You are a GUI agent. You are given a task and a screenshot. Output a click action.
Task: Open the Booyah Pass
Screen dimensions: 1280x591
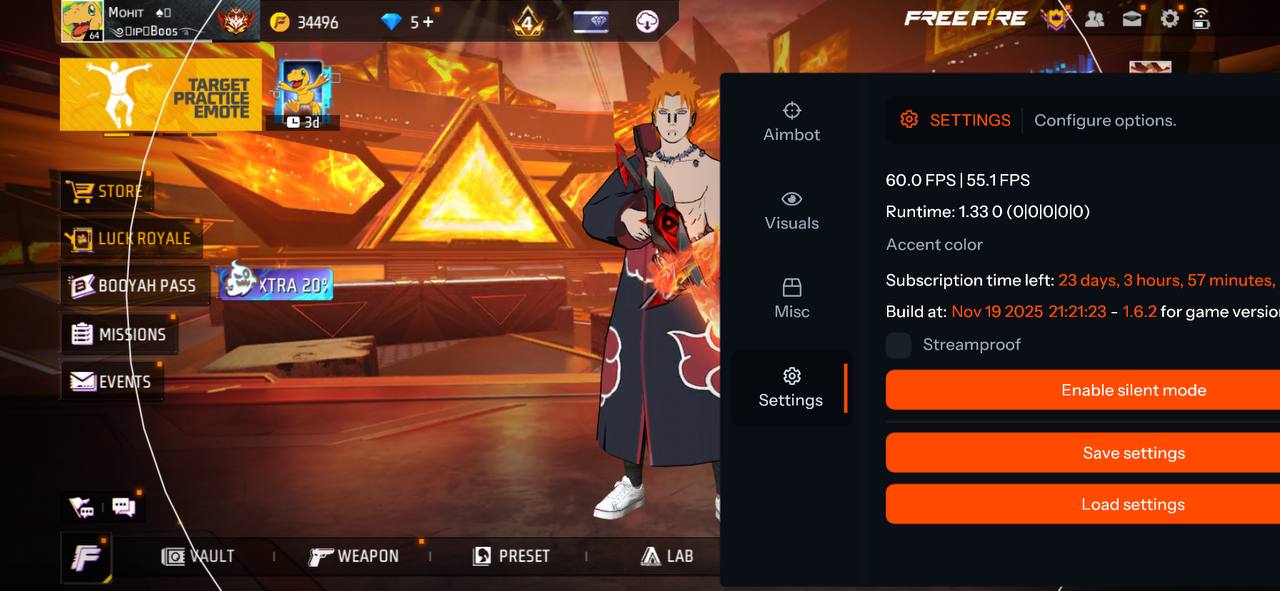[x=133, y=286]
